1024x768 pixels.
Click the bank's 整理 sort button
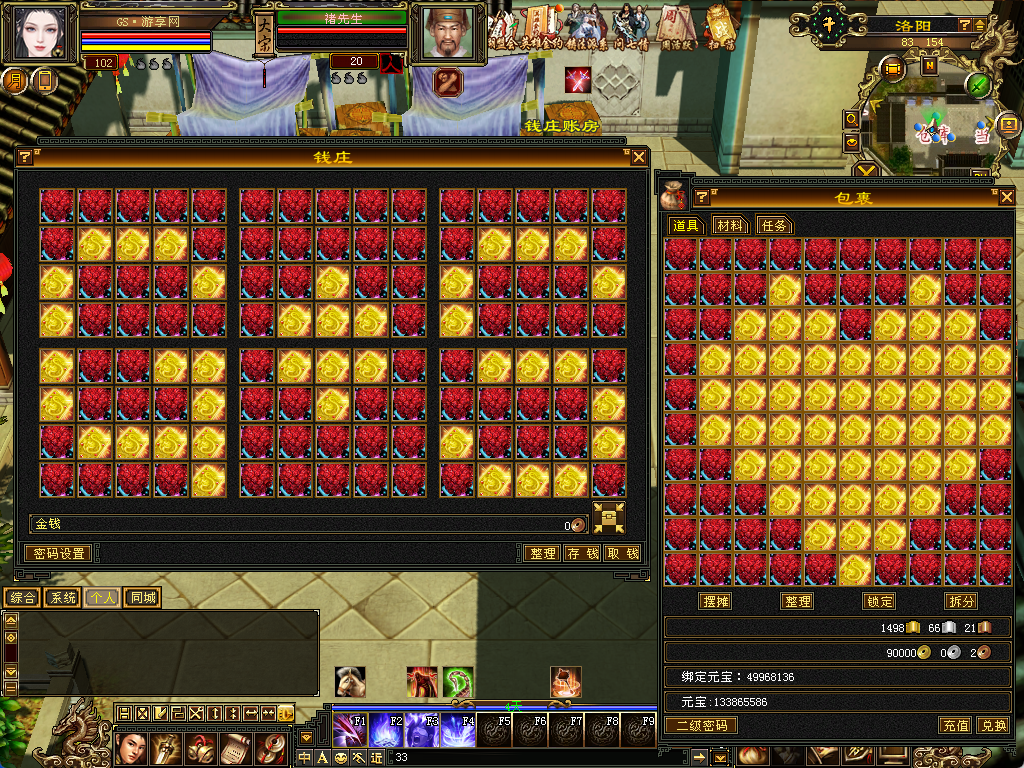tap(543, 553)
